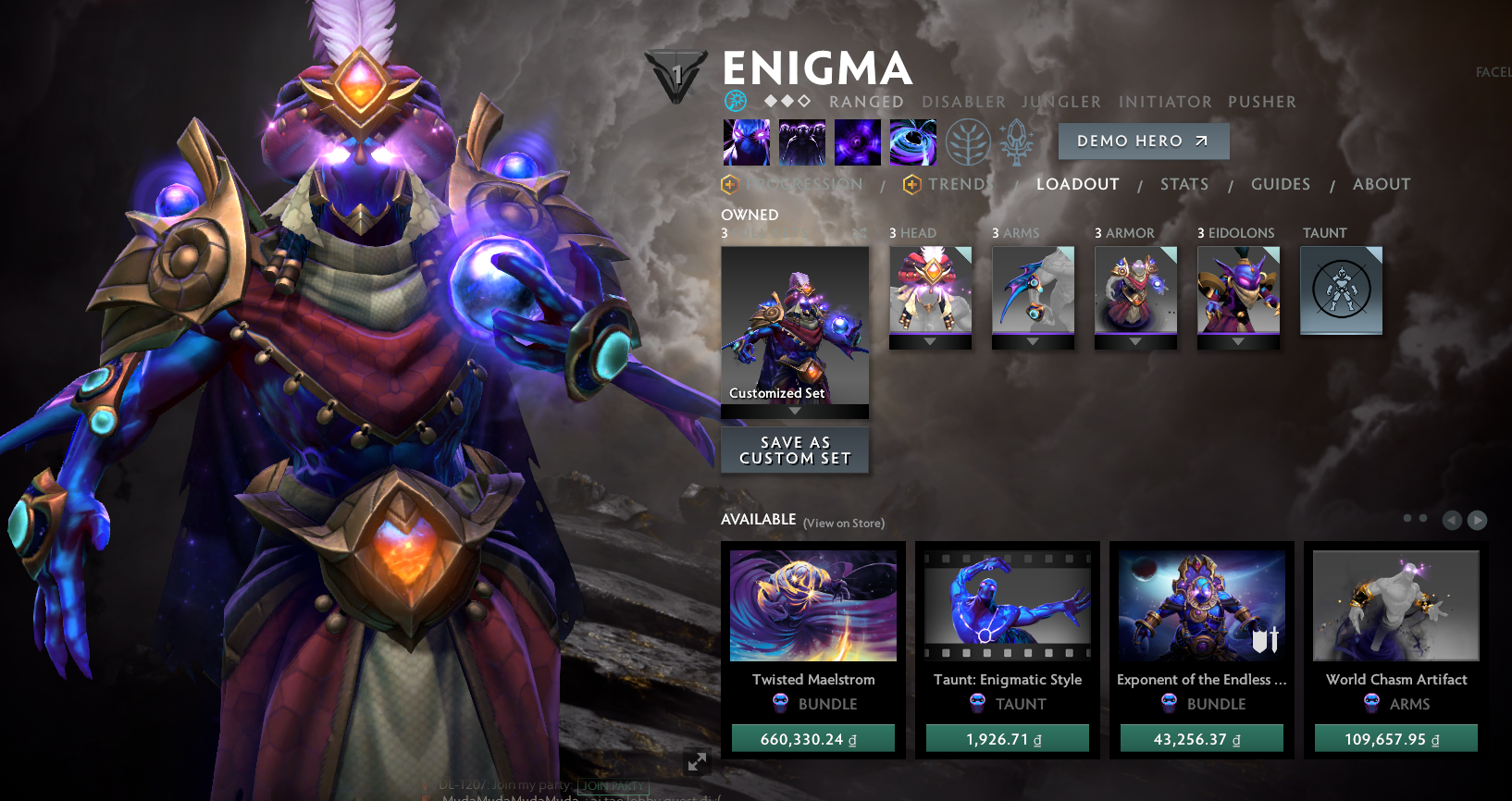1512x801 pixels.
Task: Click the DEMO HERO button
Action: click(x=1144, y=141)
